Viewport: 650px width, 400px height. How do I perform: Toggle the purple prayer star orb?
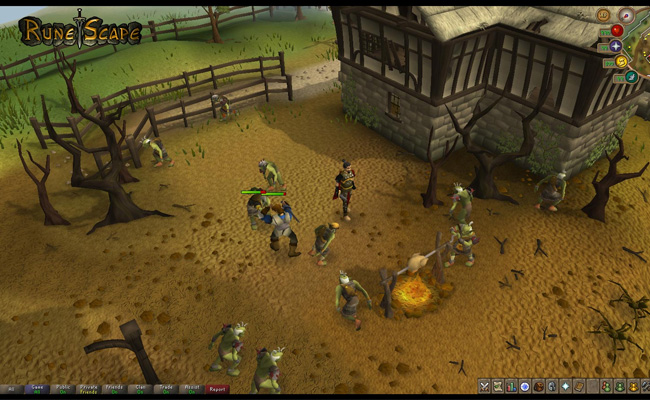[x=616, y=46]
